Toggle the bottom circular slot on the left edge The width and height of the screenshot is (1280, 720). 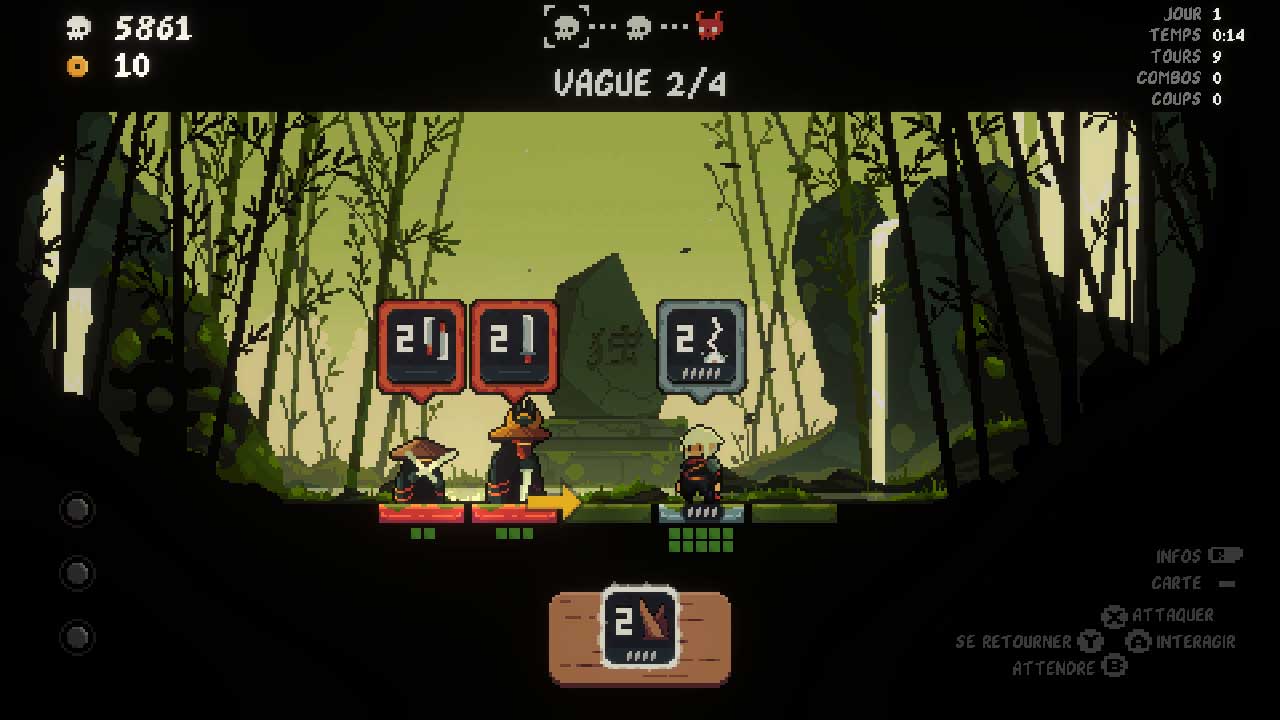coord(77,636)
